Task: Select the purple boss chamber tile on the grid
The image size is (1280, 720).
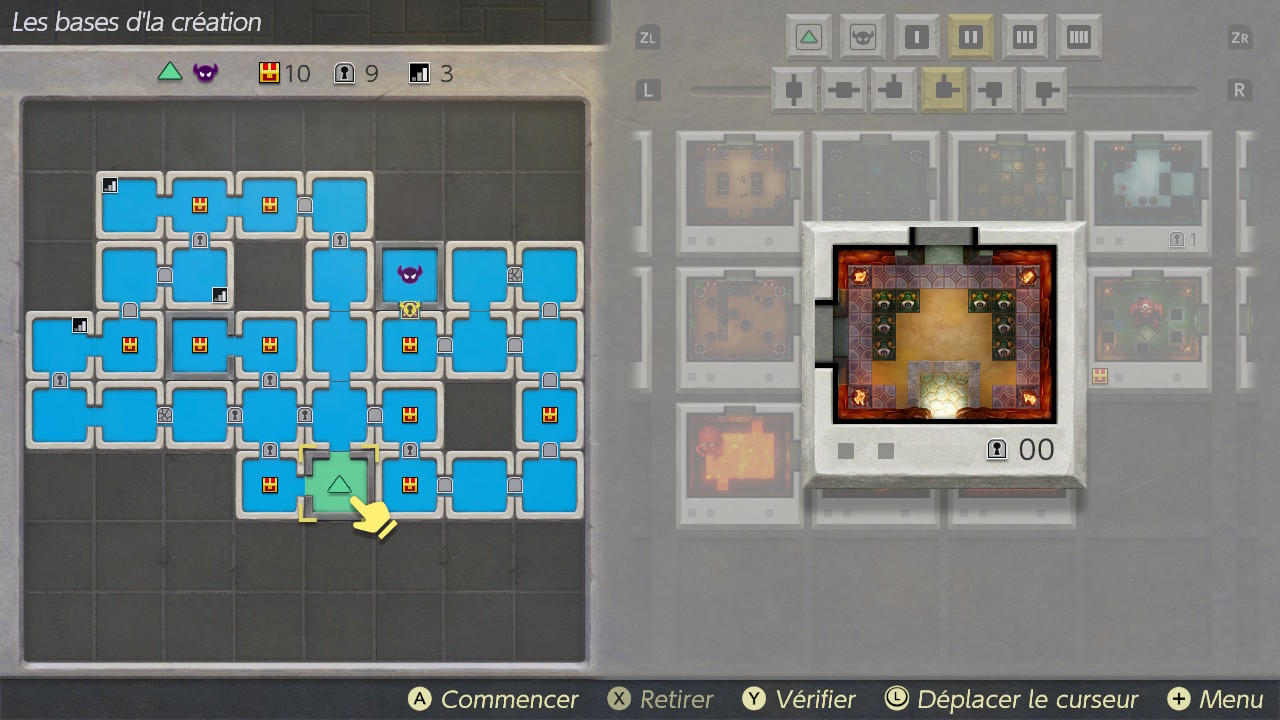Action: (409, 274)
